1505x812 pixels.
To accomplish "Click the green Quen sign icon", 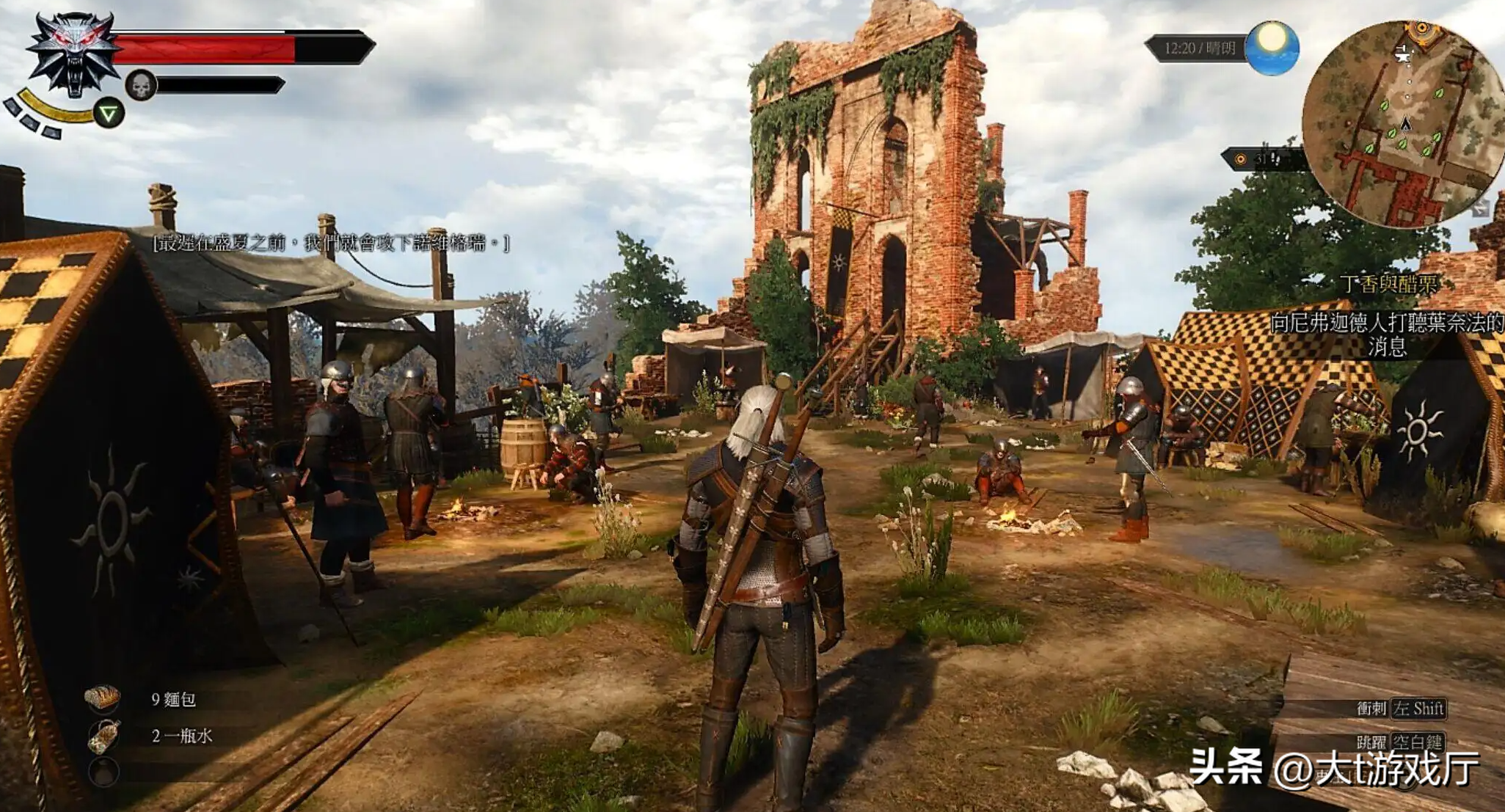I will click(109, 114).
